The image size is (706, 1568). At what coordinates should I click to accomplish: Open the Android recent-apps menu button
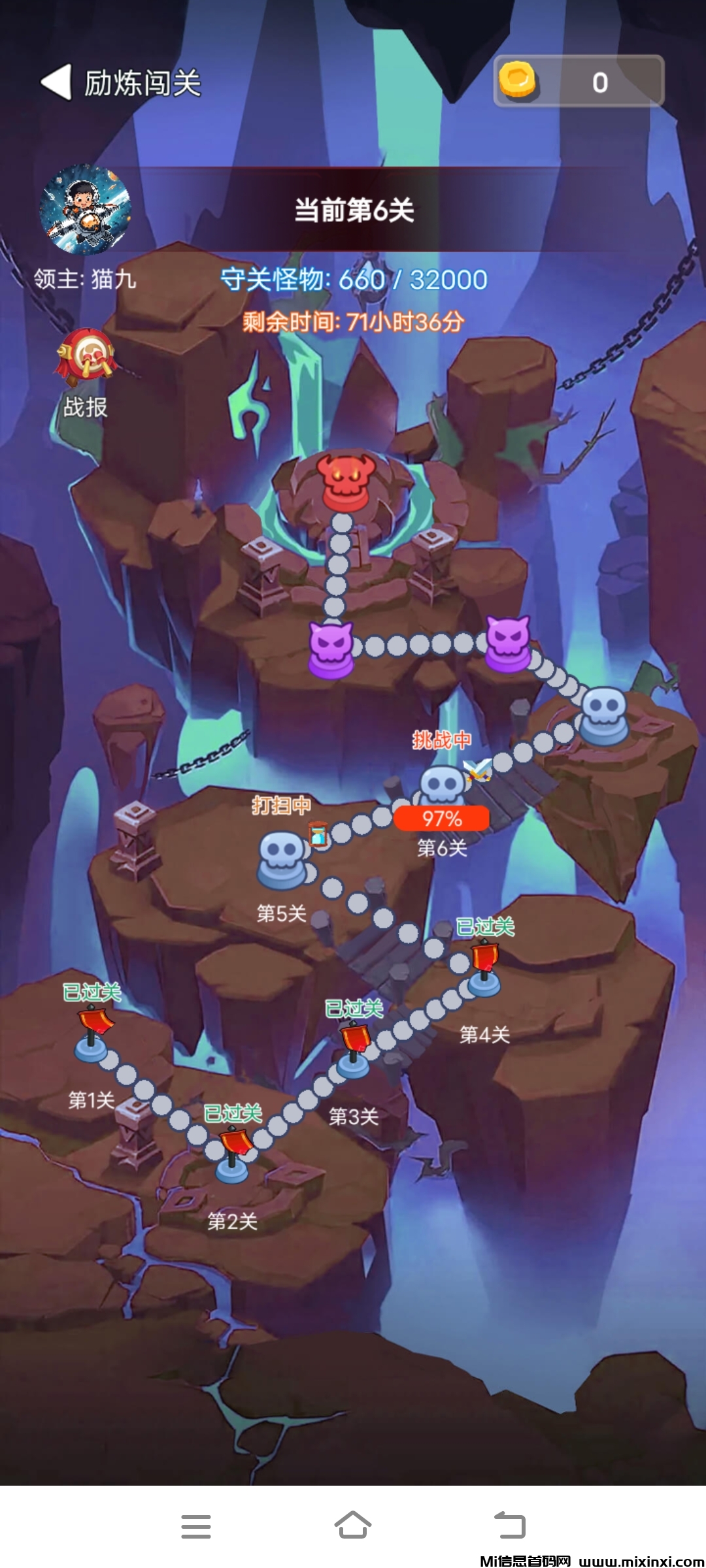coord(195,1526)
